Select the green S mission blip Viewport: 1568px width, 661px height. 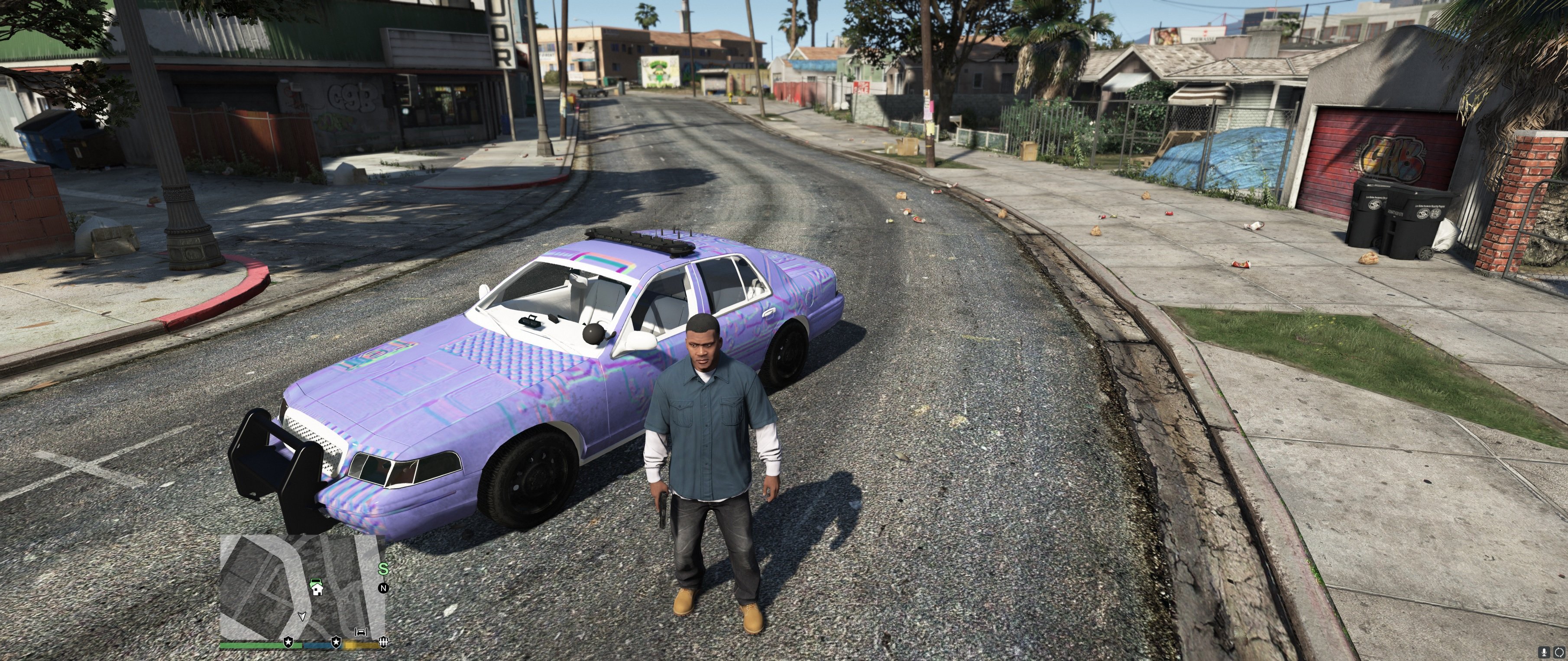383,569
